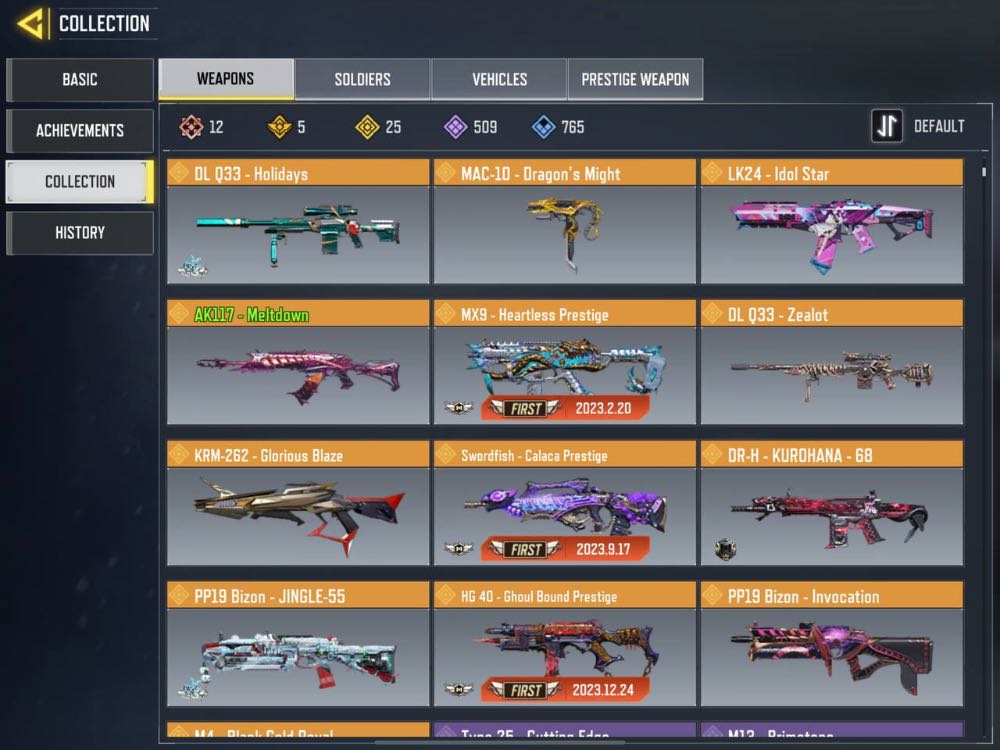Image resolution: width=1000 pixels, height=750 pixels.
Task: Open the History section
Action: [x=80, y=232]
